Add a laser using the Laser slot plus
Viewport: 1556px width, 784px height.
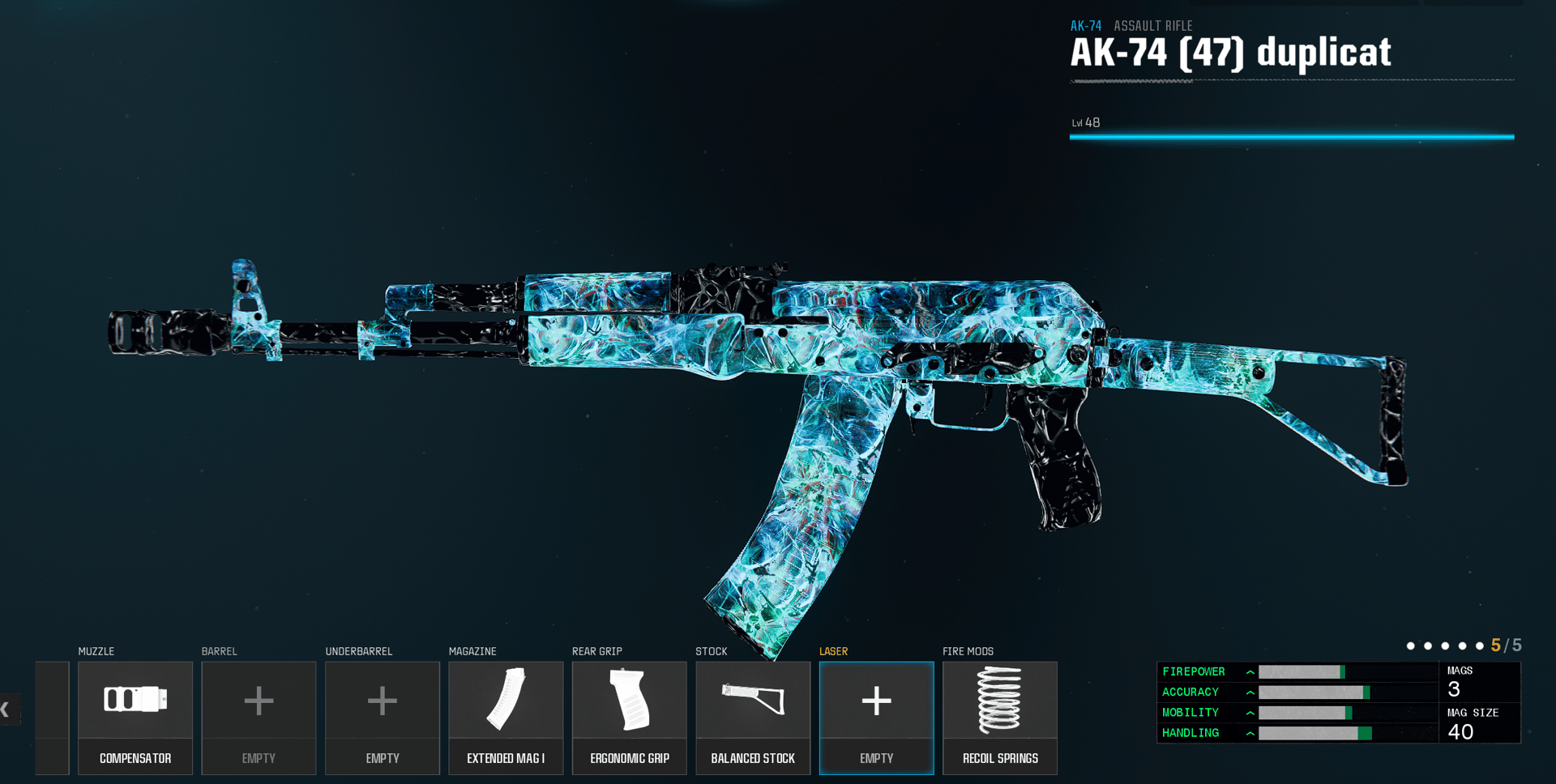[876, 701]
